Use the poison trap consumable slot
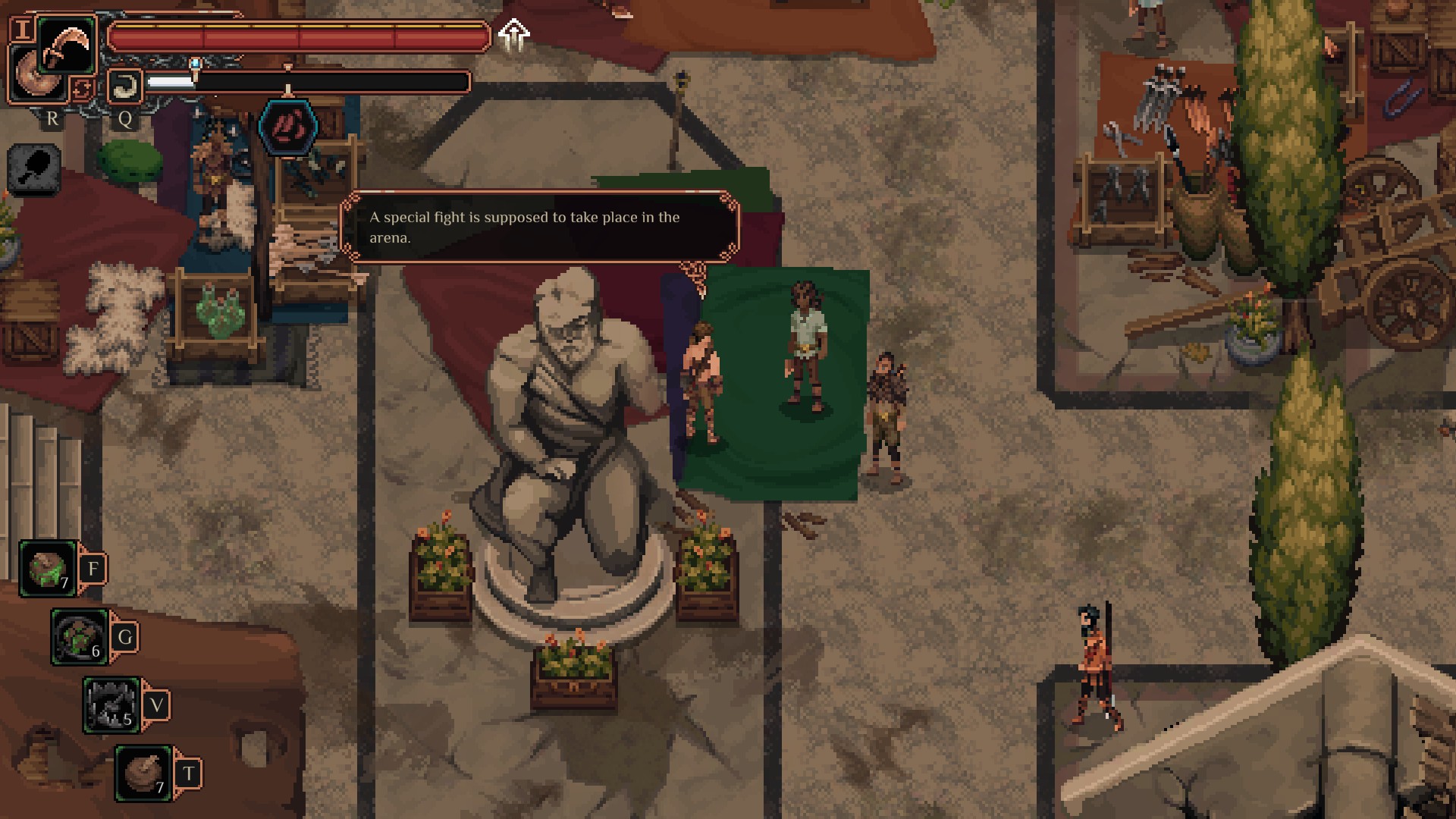1456x819 pixels. [x=80, y=636]
